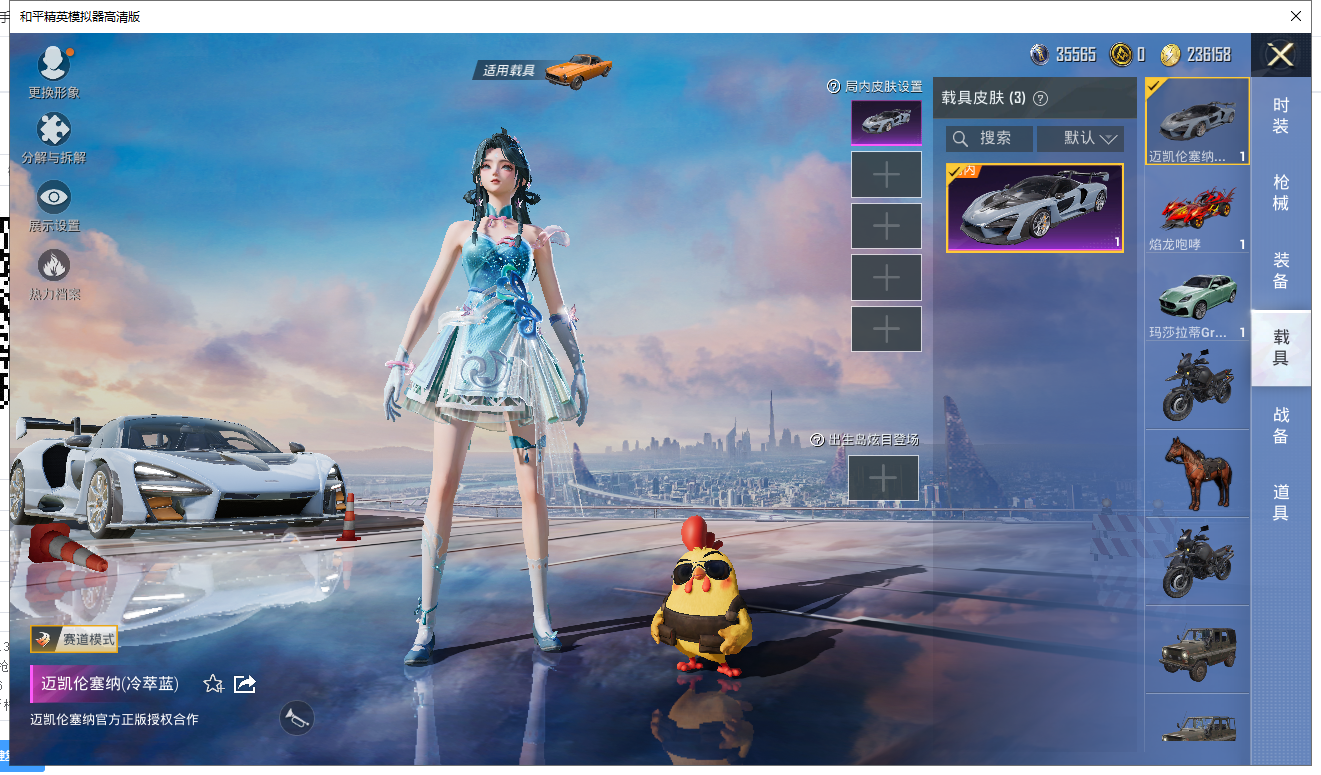Favorite the skin with the star icon

213,684
